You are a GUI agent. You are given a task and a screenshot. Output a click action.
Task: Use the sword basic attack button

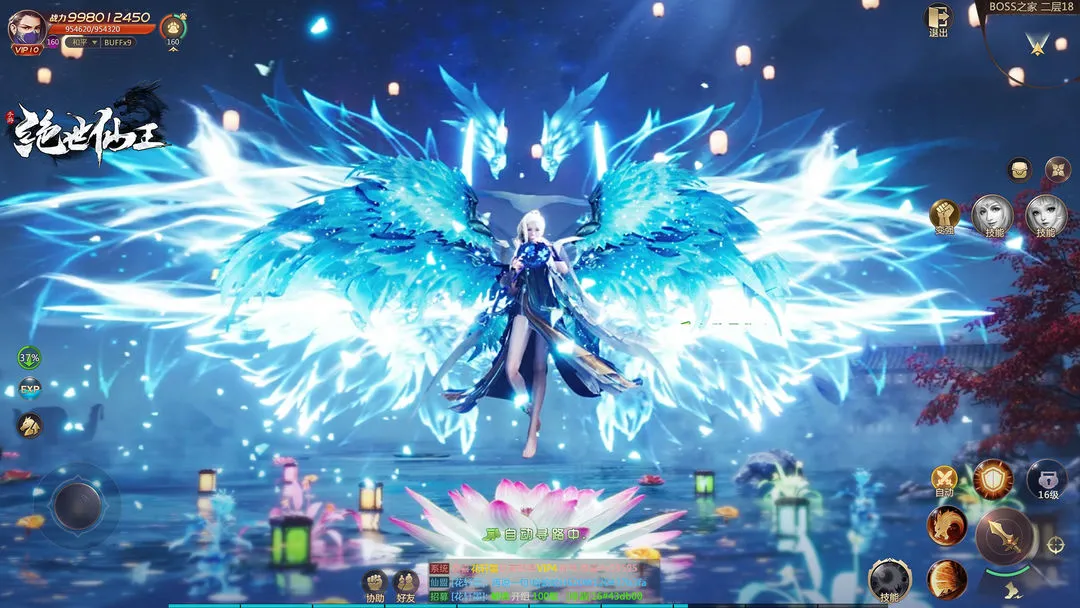(x=1003, y=537)
